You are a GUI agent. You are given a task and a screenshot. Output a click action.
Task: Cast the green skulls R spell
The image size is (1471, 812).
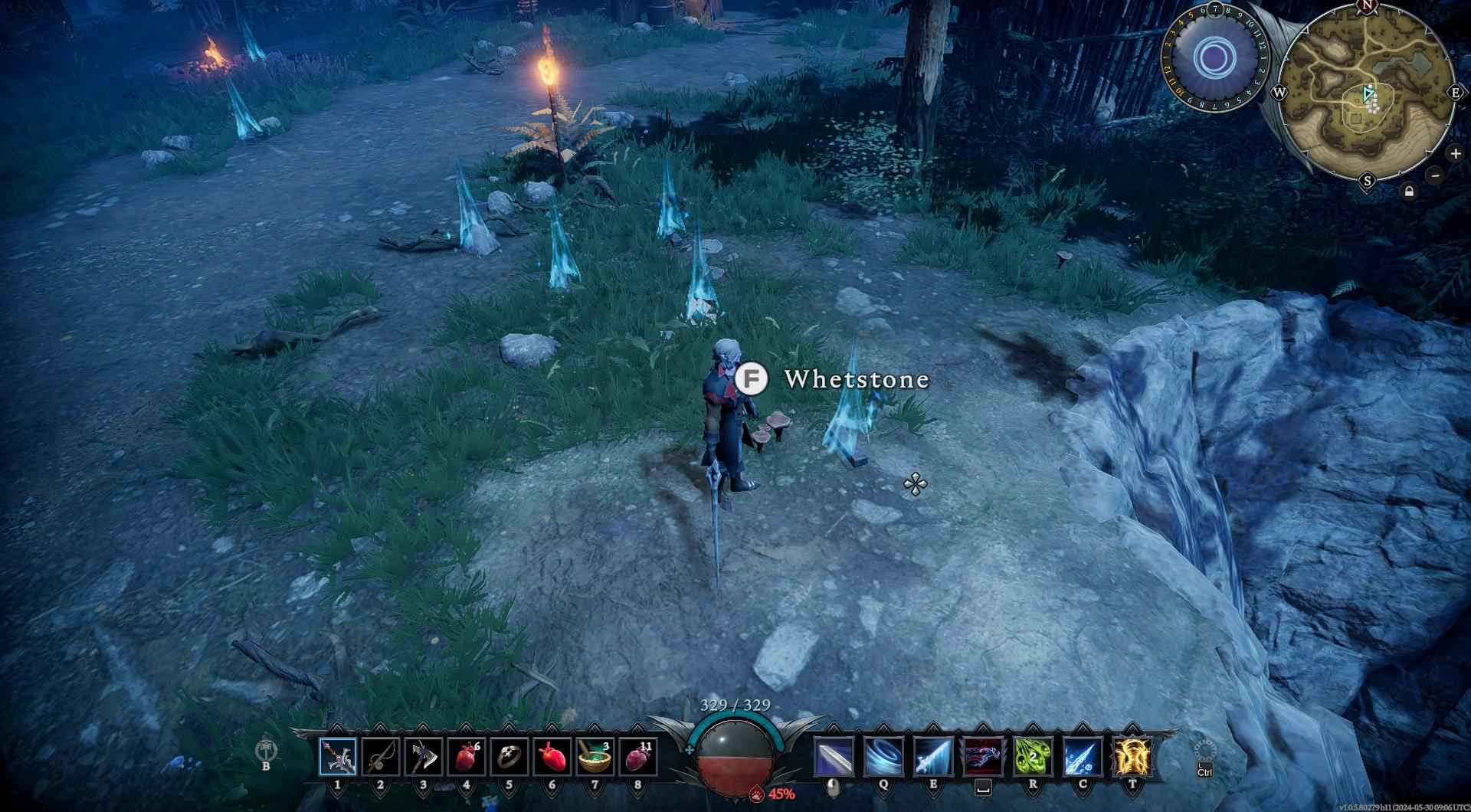tap(1033, 758)
